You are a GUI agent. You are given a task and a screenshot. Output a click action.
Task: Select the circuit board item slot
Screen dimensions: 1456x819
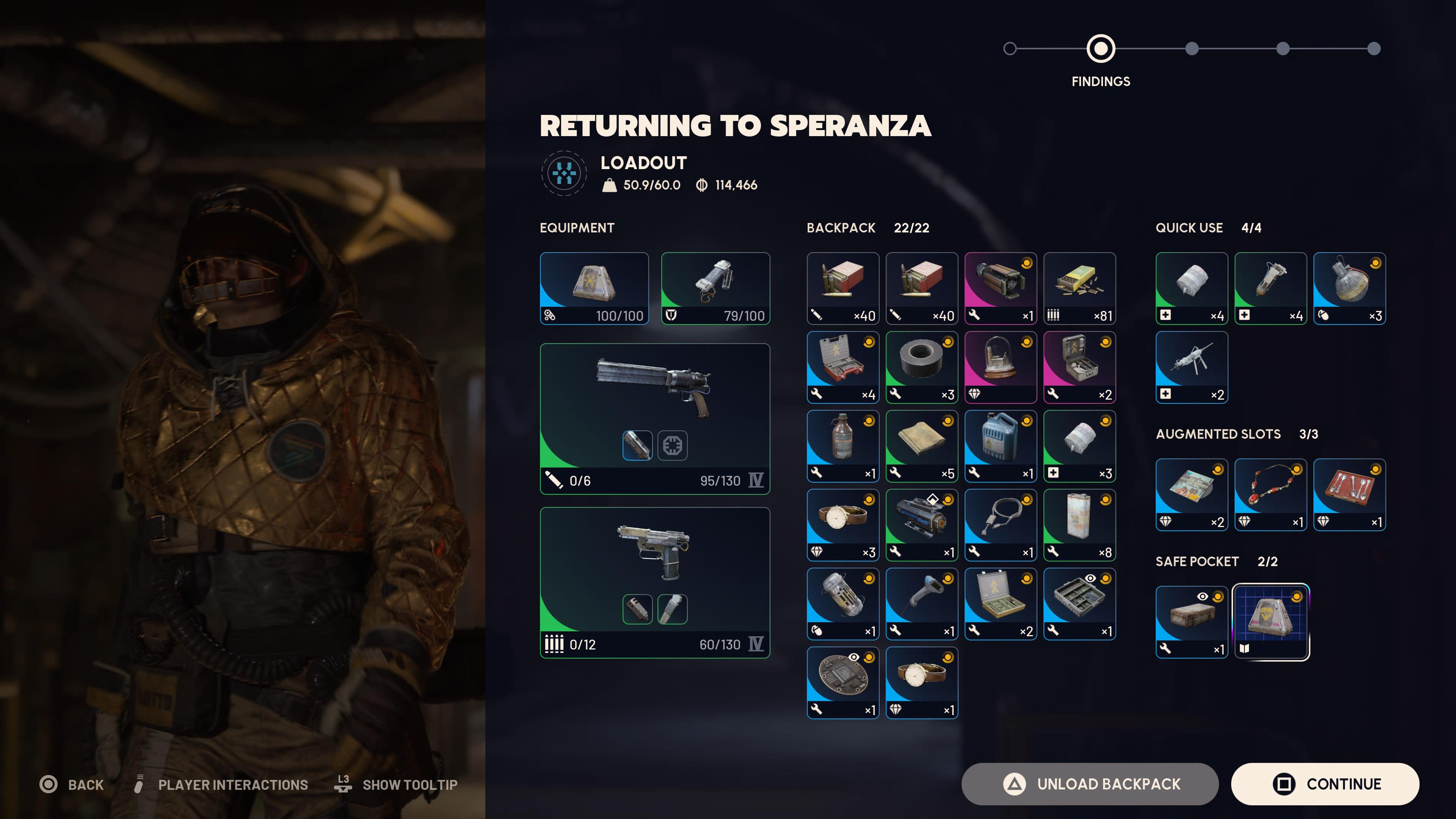click(843, 682)
